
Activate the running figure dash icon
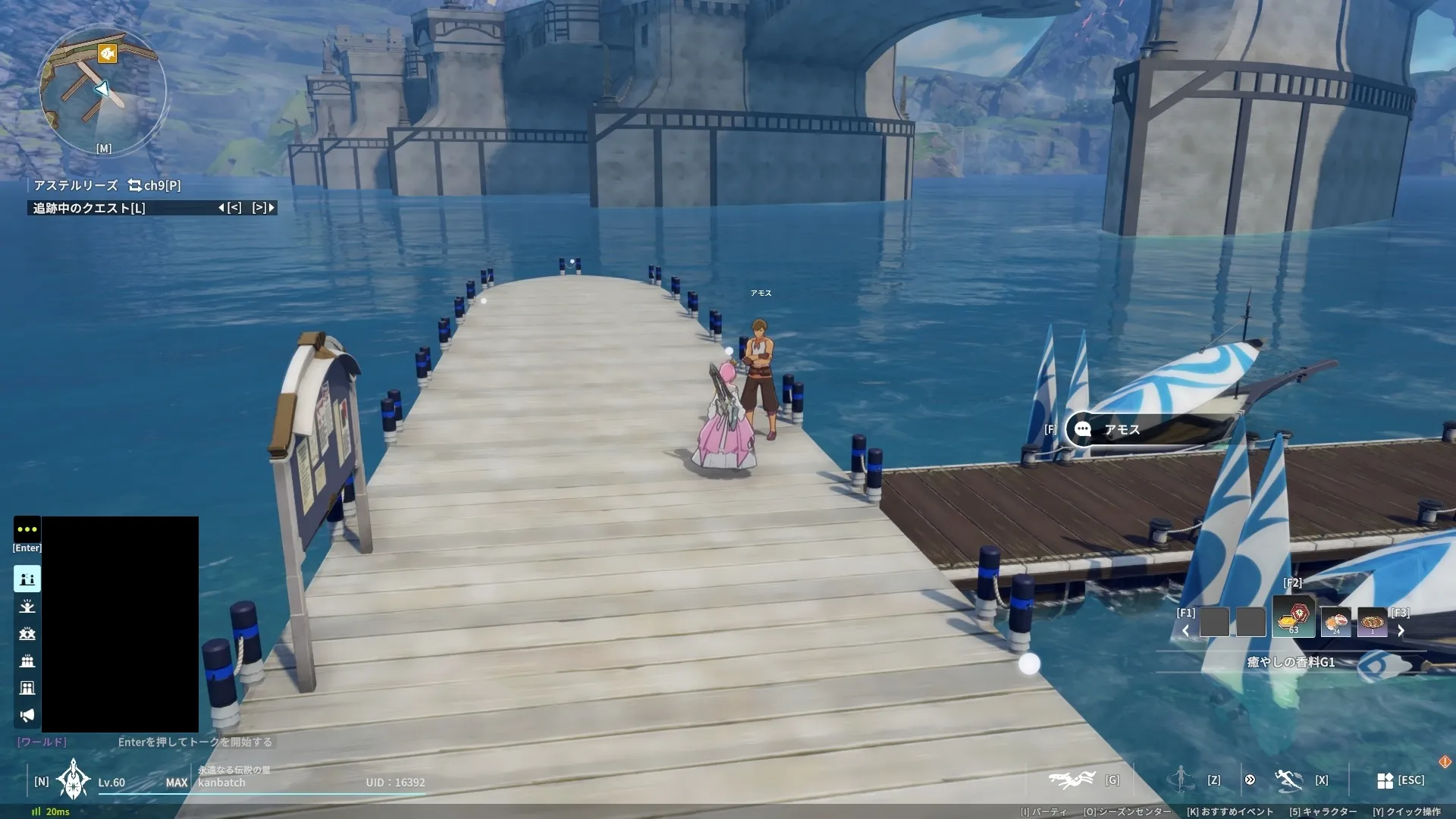tap(1288, 780)
